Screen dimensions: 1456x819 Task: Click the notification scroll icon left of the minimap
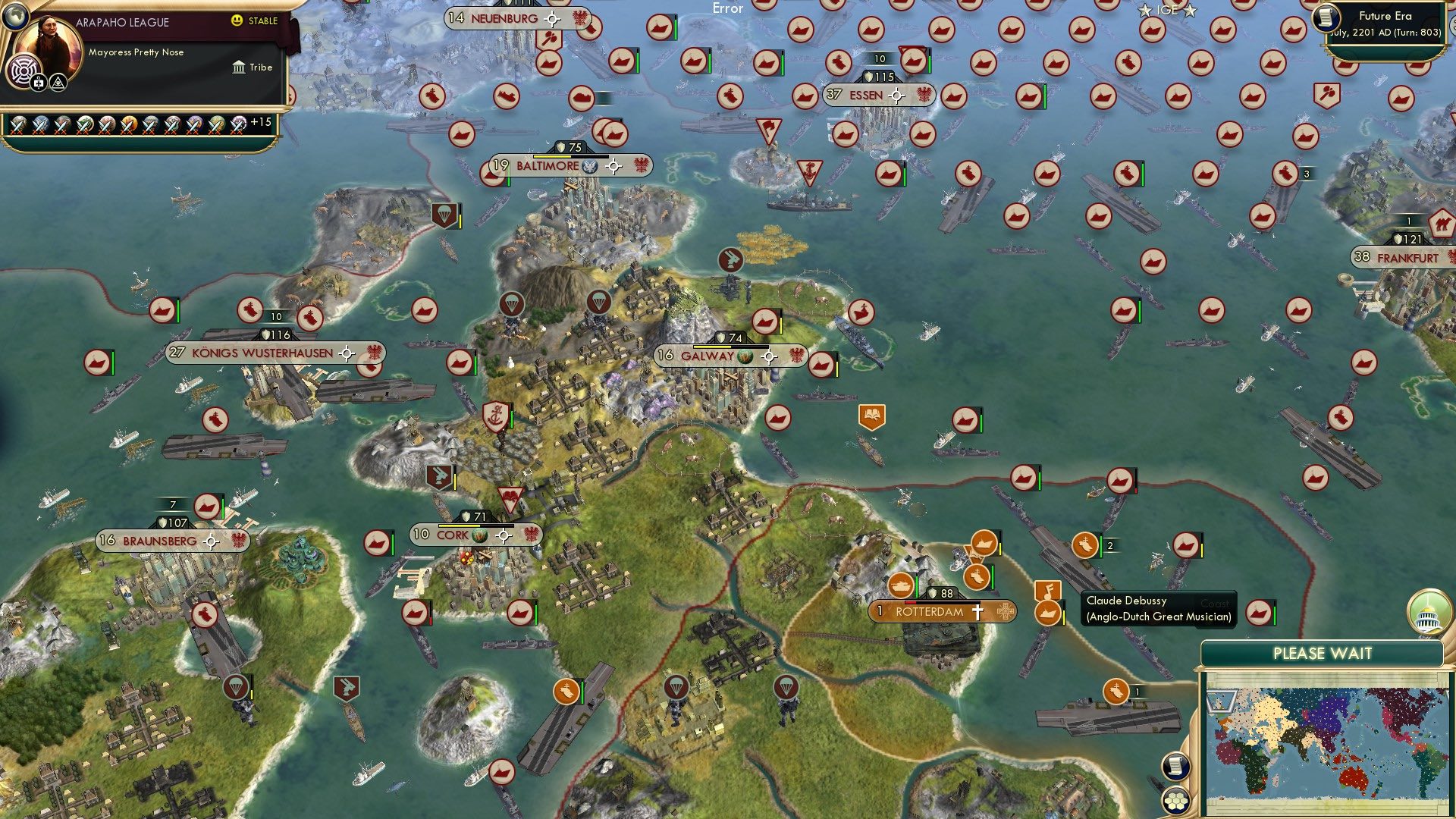[x=1175, y=766]
